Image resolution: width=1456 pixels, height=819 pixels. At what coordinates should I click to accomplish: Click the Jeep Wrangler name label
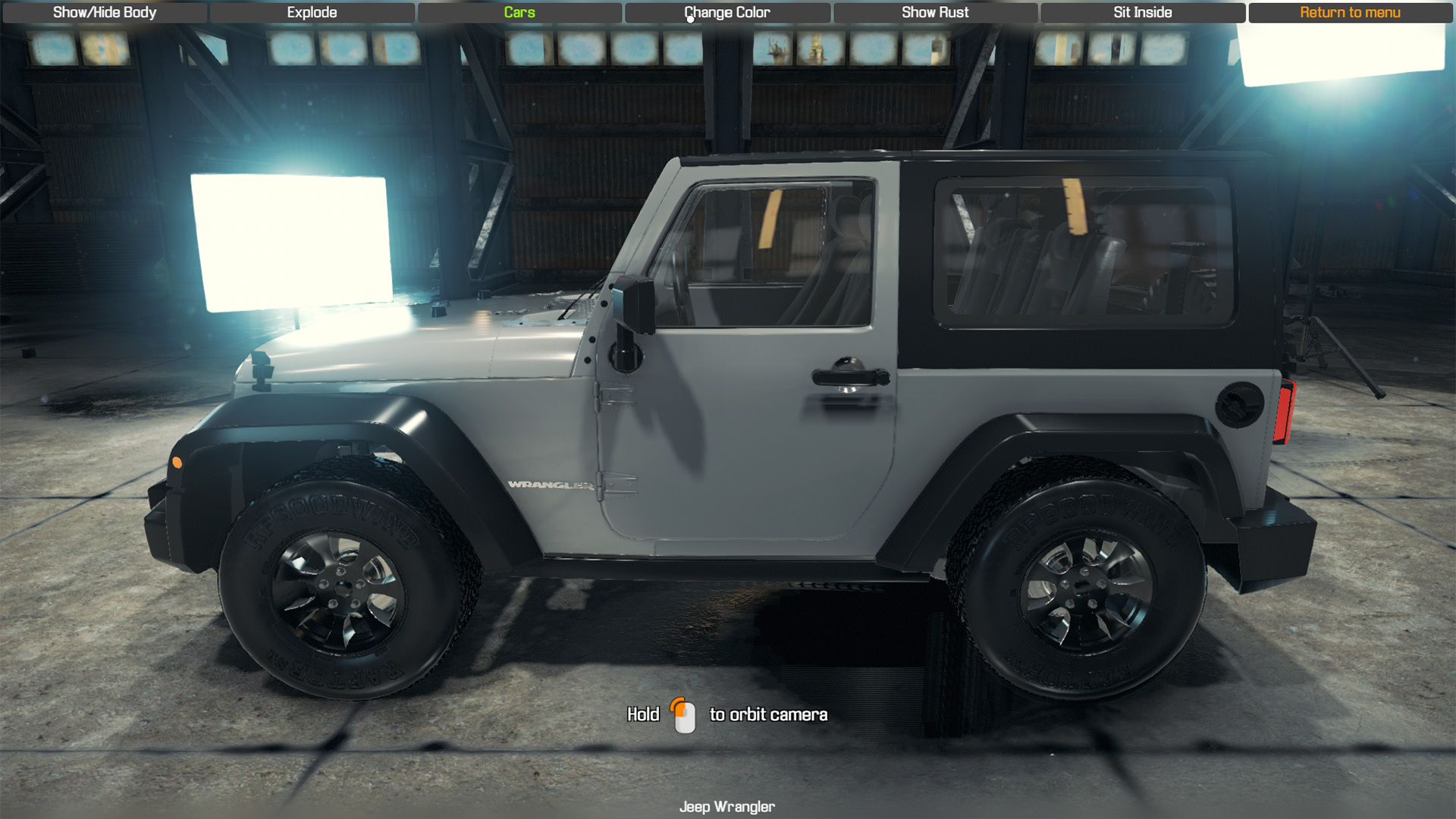coord(727,807)
